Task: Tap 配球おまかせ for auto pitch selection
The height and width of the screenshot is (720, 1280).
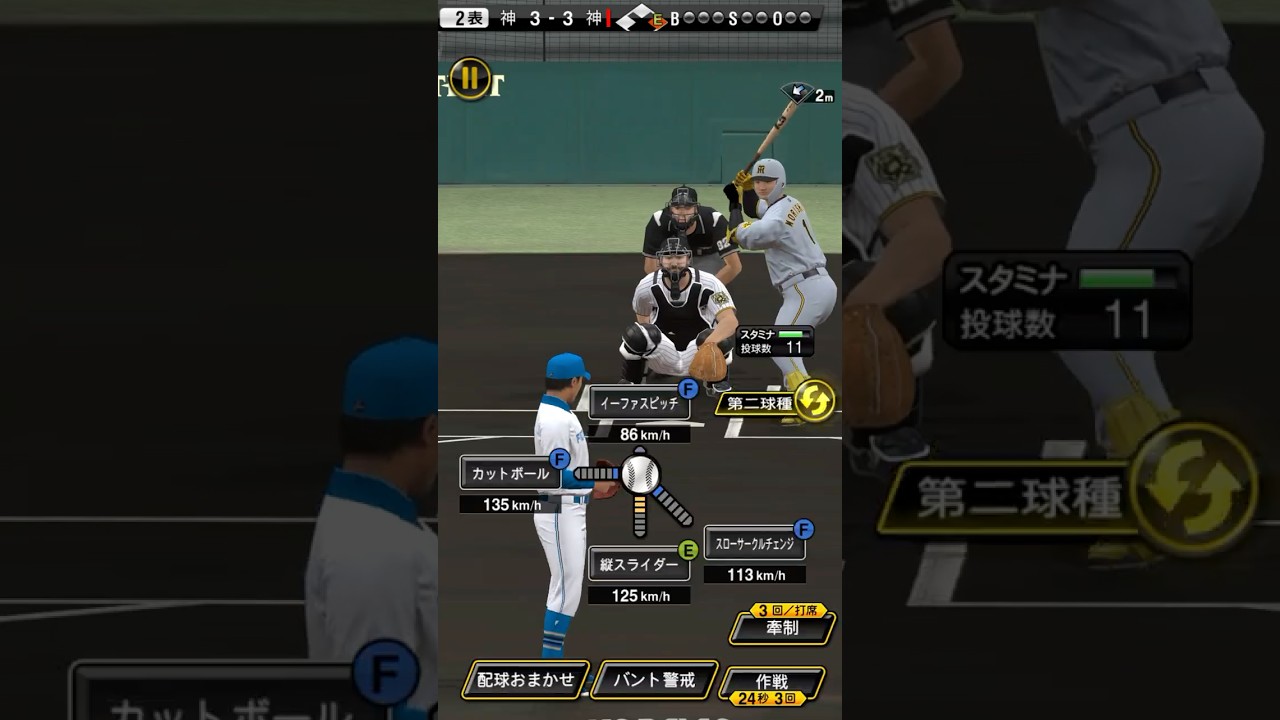Action: pos(526,680)
